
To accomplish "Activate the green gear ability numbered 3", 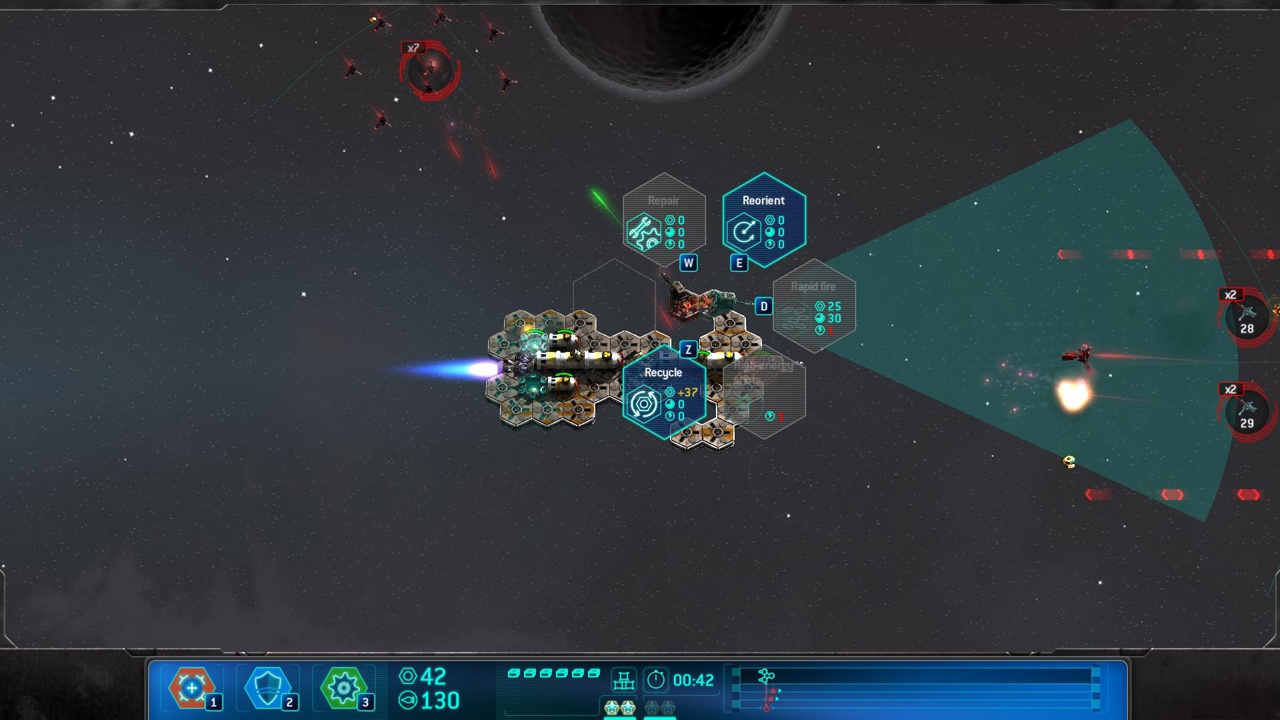I will click(x=344, y=688).
